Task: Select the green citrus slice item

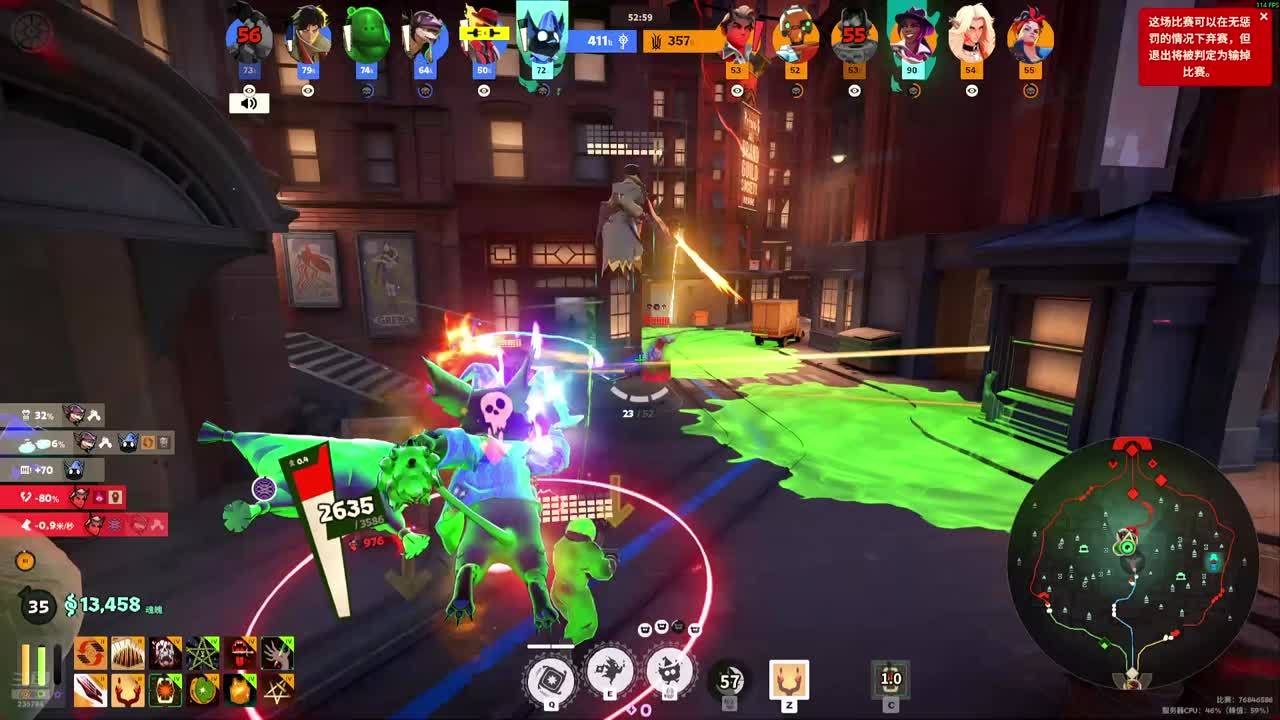Action: [x=203, y=690]
